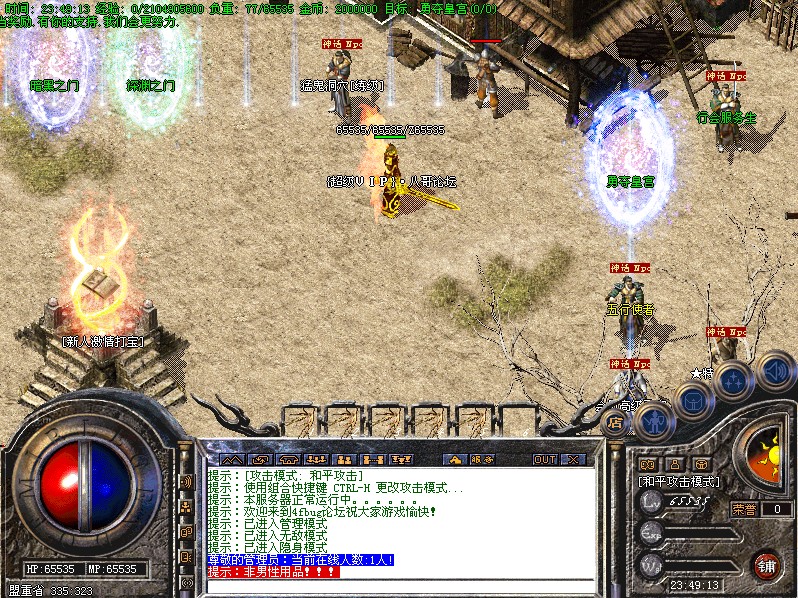
Task: Close the game with the X button
Action: click(574, 460)
